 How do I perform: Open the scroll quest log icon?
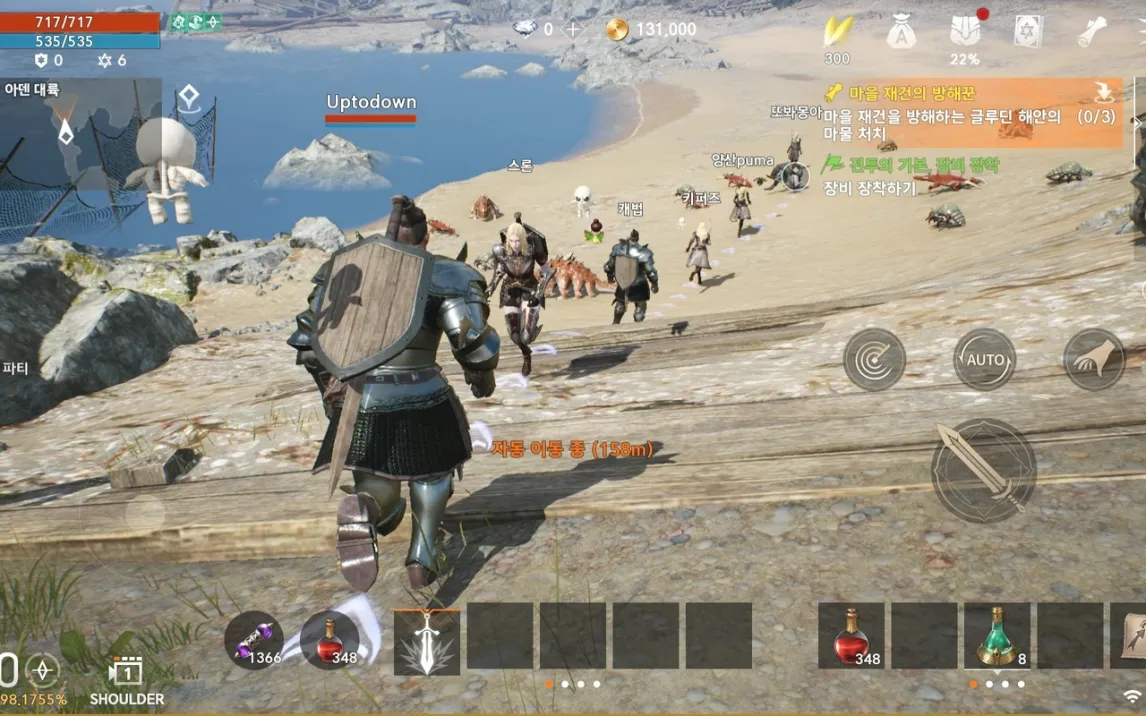click(1092, 32)
